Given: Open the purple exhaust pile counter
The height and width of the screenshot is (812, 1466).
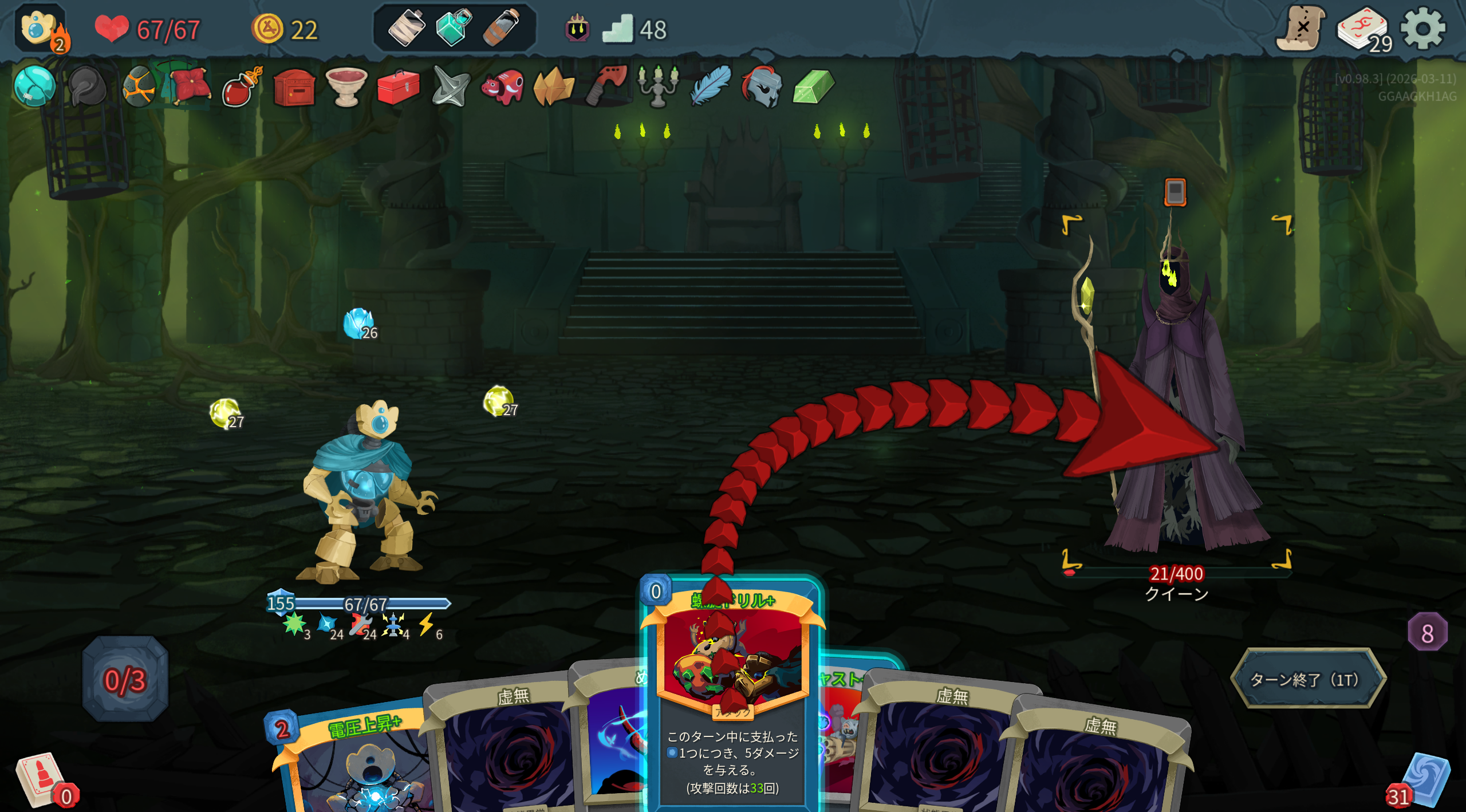Looking at the screenshot, I should (x=1427, y=633).
